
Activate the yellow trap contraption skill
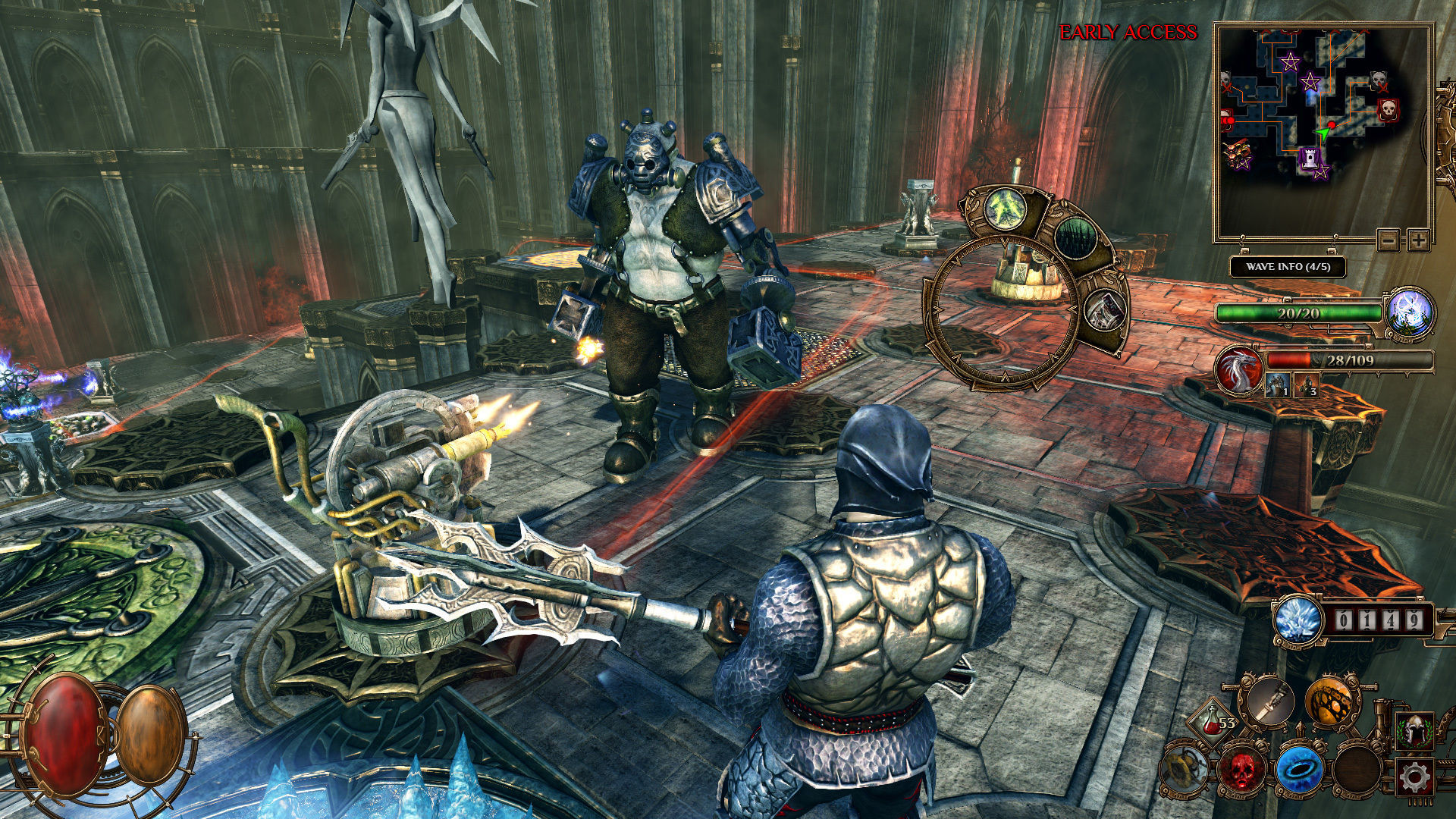pos(1184,769)
